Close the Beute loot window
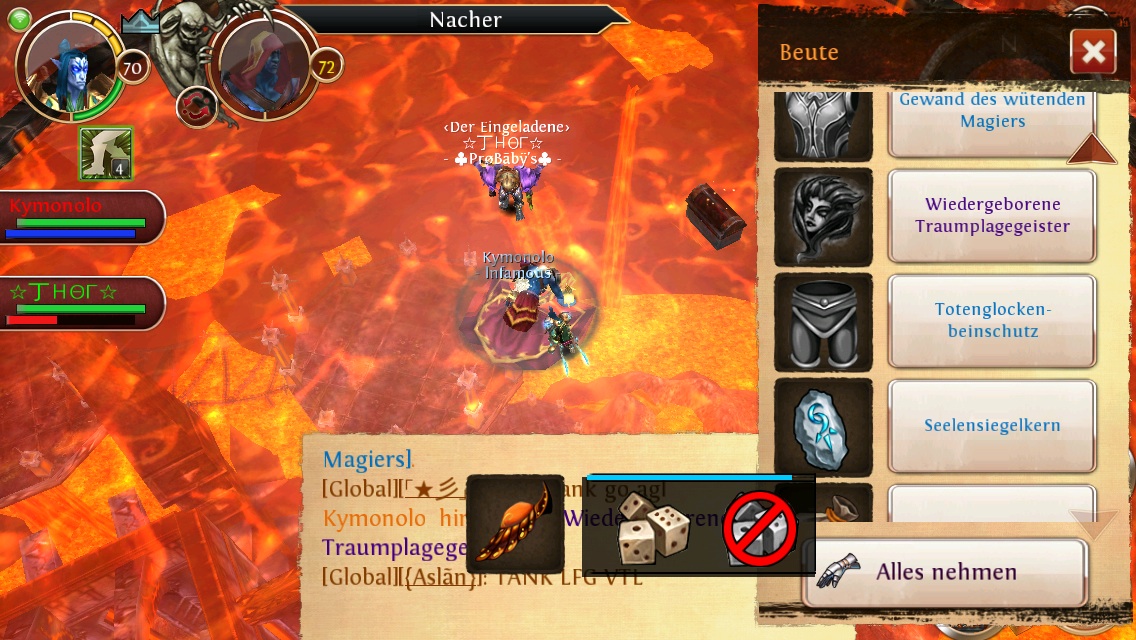1136x640 pixels. pyautogui.click(x=1092, y=52)
